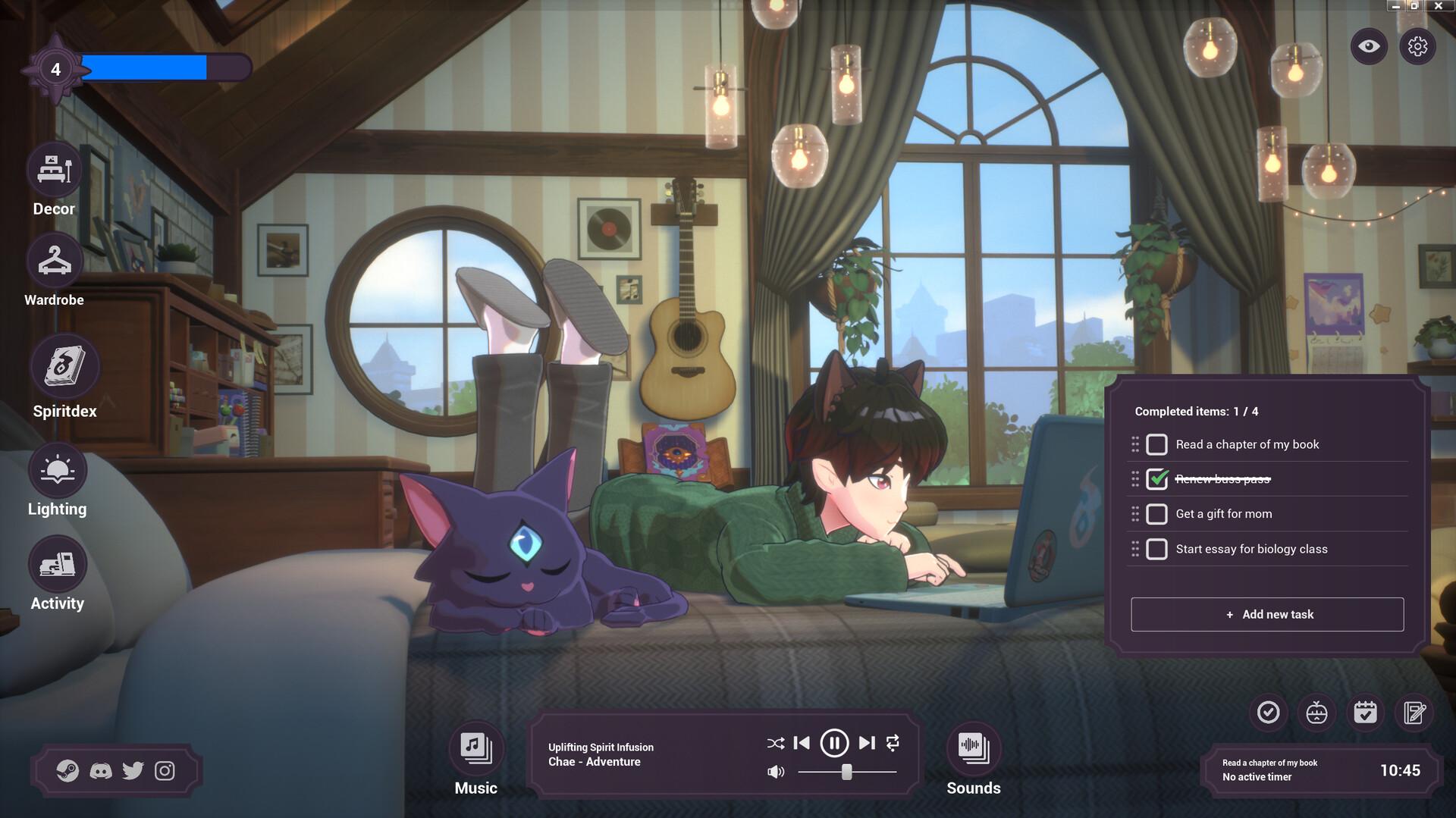Viewport: 1456px width, 818px height.
Task: Open the Pomodoro timer tool
Action: (x=1316, y=713)
